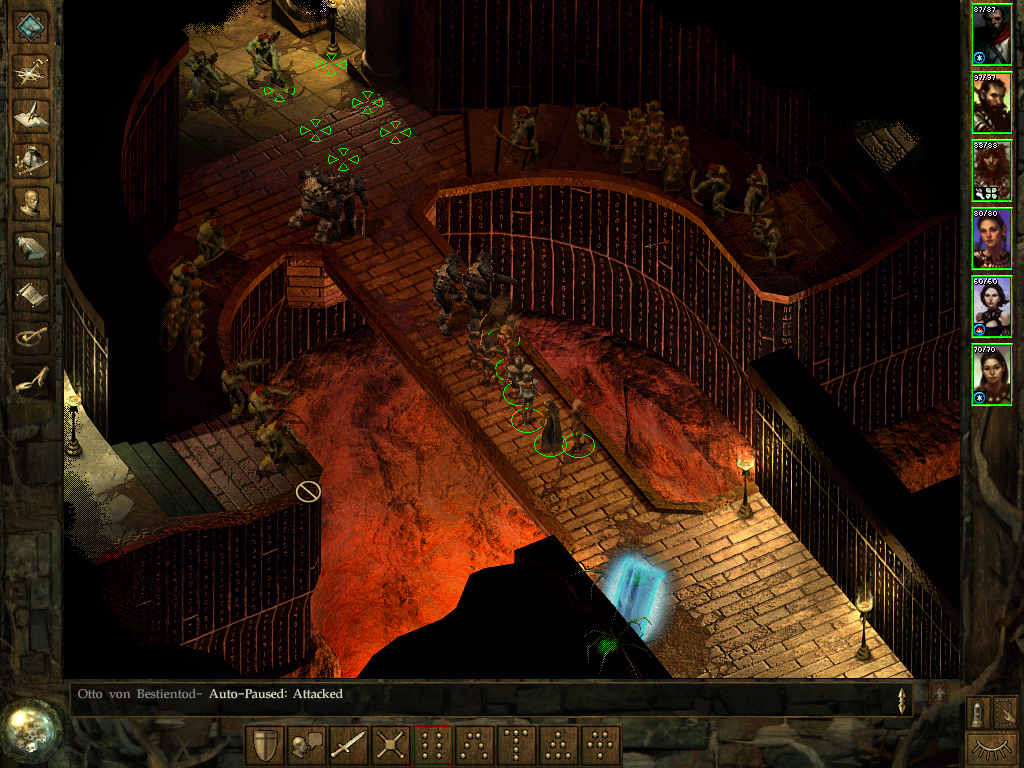Viewport: 1024px width, 768px height.
Task: Open the inventory armor and gear icon
Action: [32, 158]
